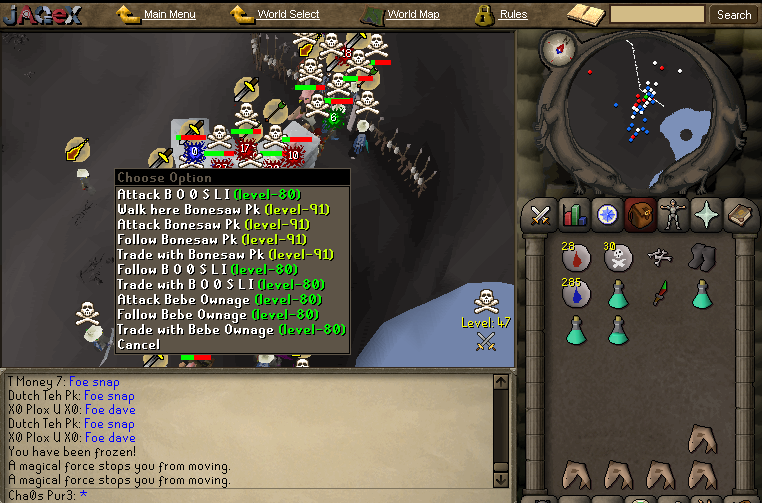The width and height of the screenshot is (762, 503).
Task: Select Attack Bebe Ownage
Action: pyautogui.click(x=218, y=299)
